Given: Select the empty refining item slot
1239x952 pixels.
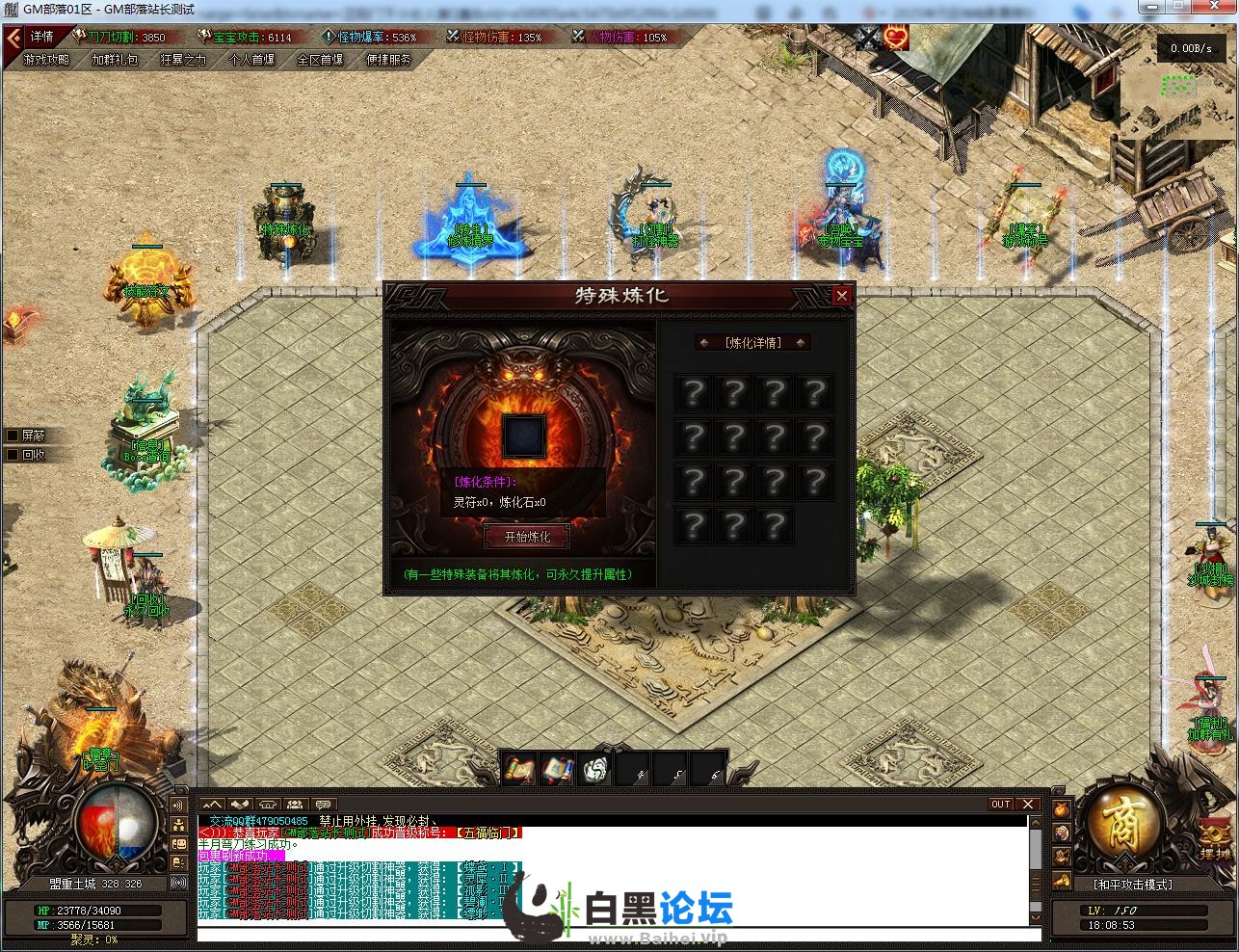Looking at the screenshot, I should [x=524, y=436].
